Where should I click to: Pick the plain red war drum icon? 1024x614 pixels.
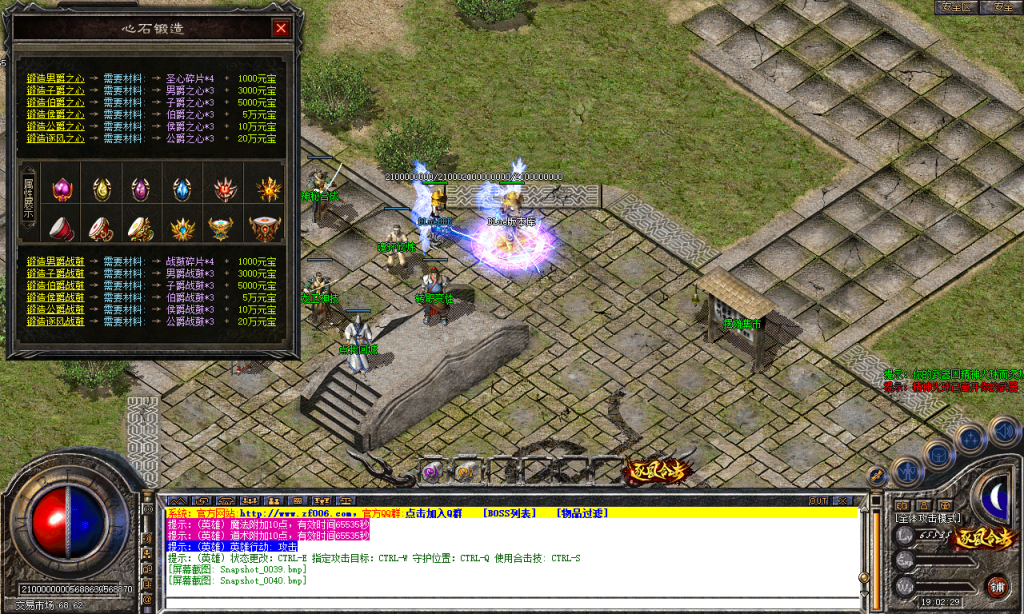pos(62,228)
